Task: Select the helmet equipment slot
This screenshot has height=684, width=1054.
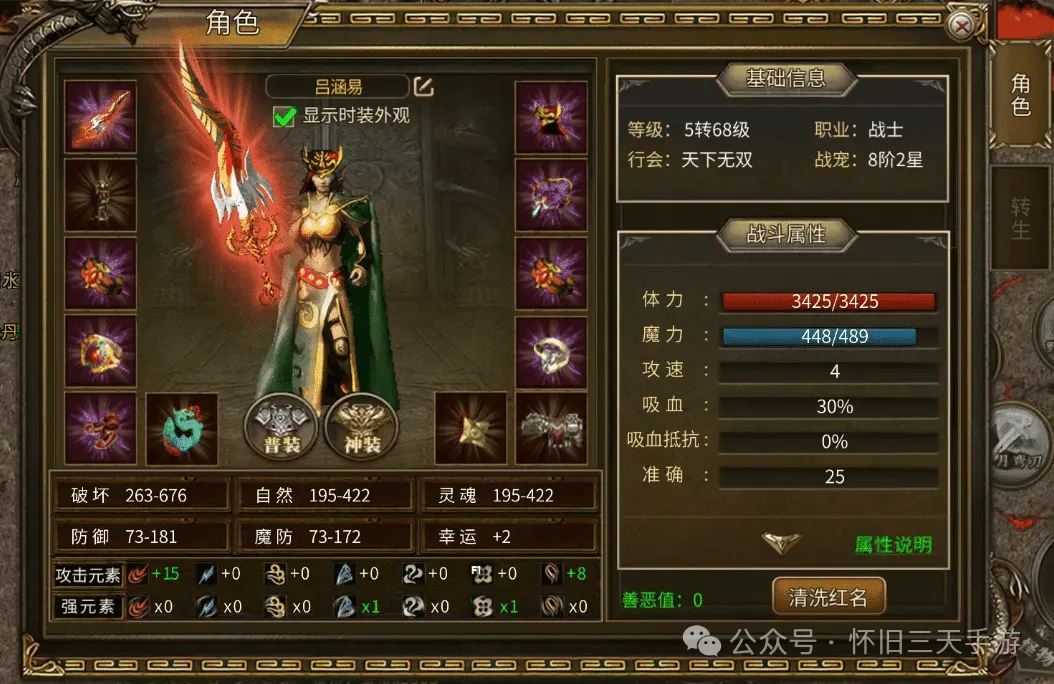Action: click(x=551, y=117)
